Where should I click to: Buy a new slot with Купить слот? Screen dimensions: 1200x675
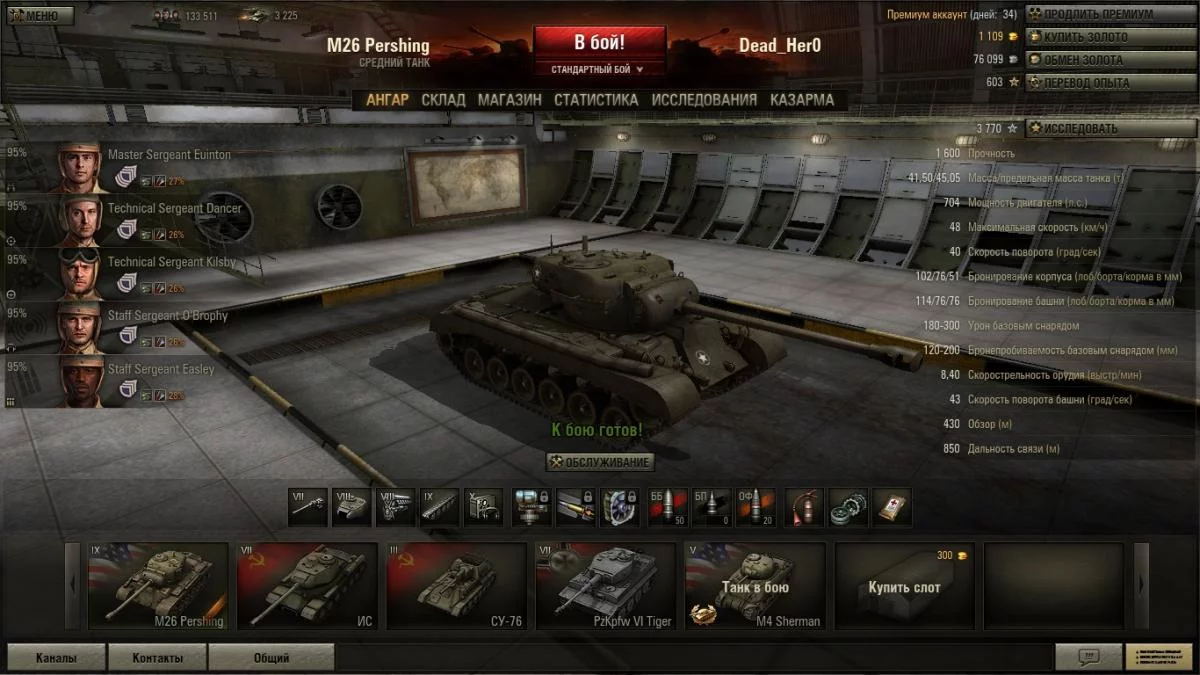coord(904,586)
